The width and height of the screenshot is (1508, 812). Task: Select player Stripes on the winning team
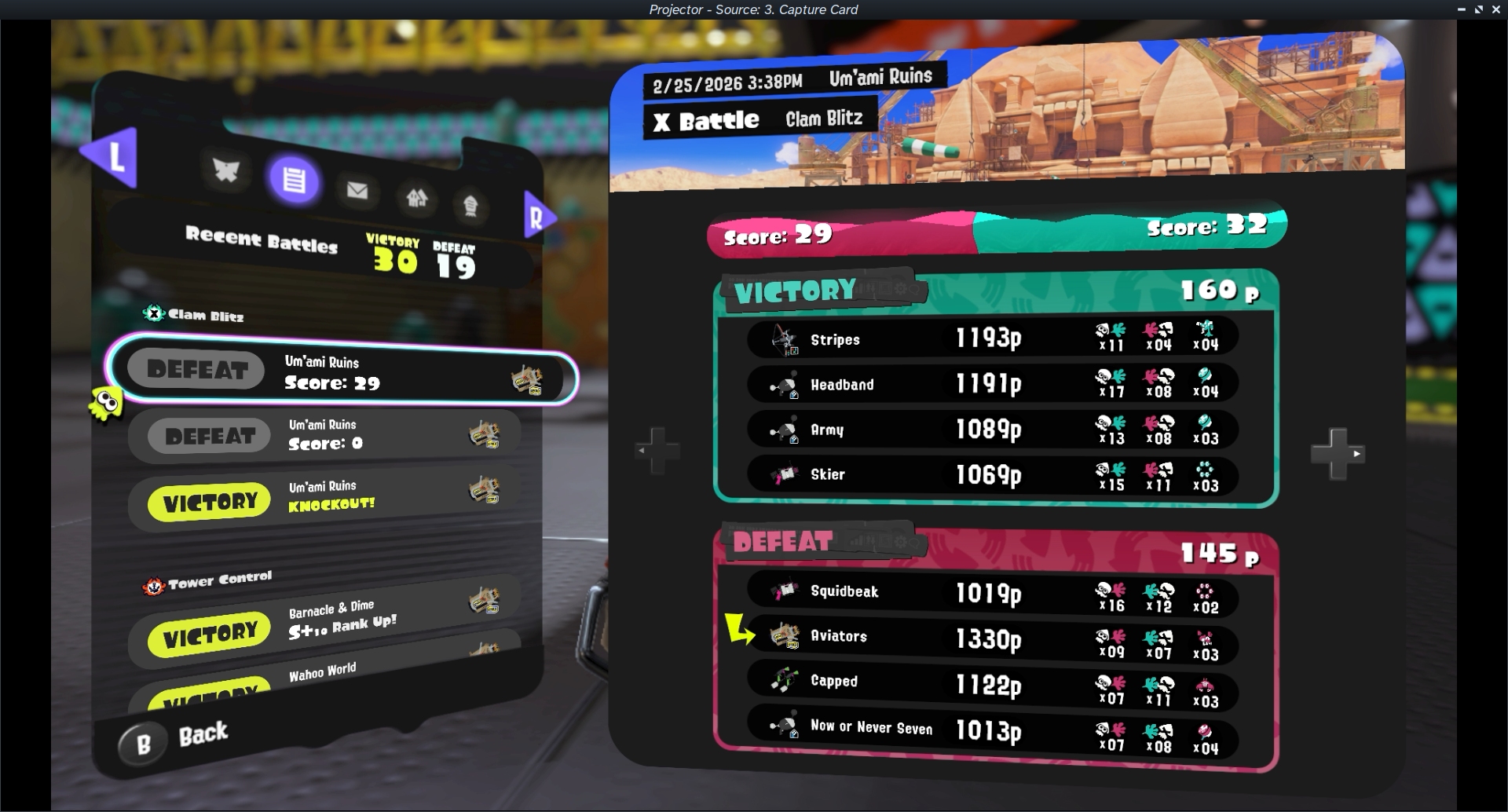(992, 338)
